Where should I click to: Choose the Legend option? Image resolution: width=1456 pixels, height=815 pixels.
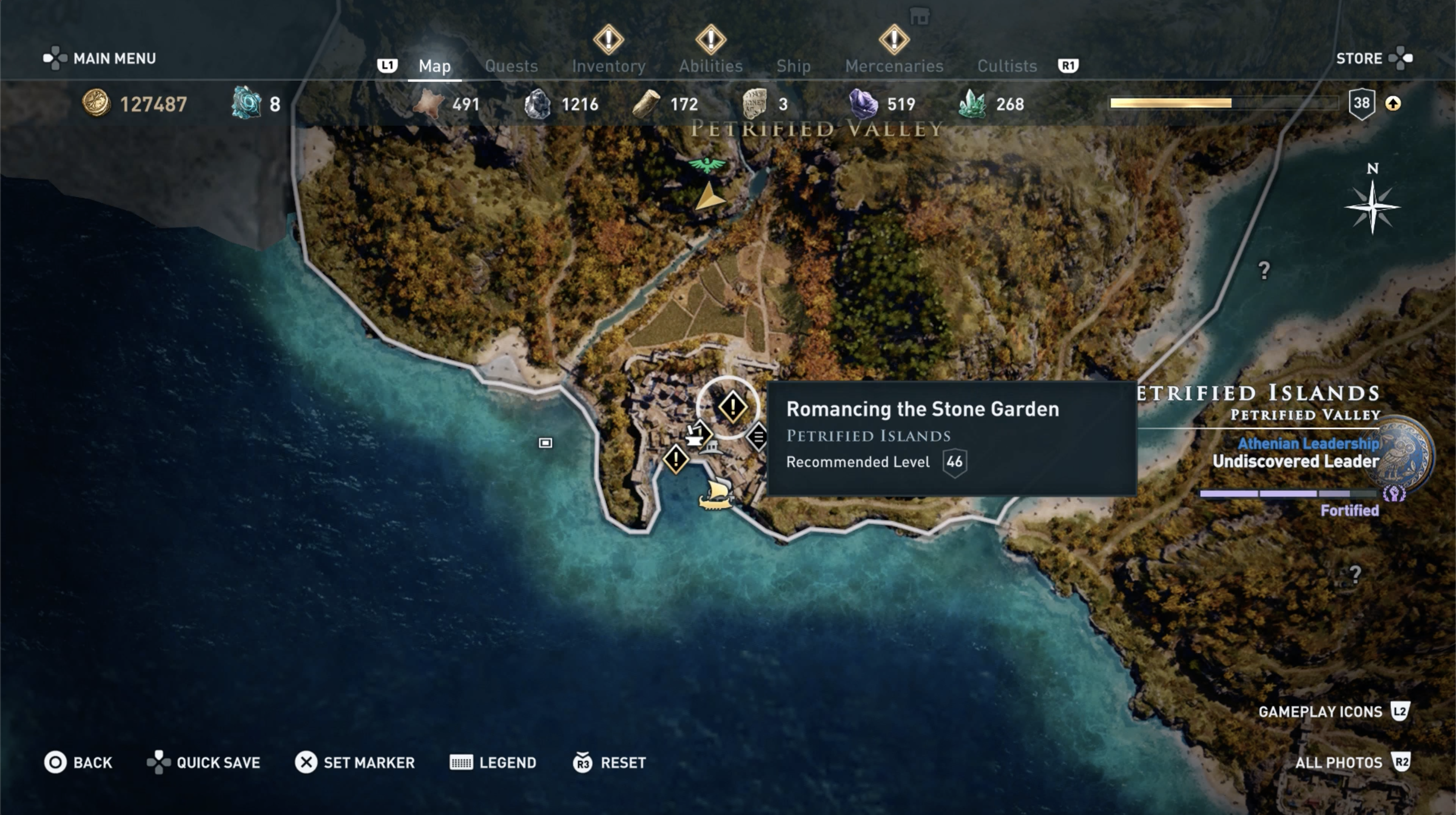(x=493, y=763)
